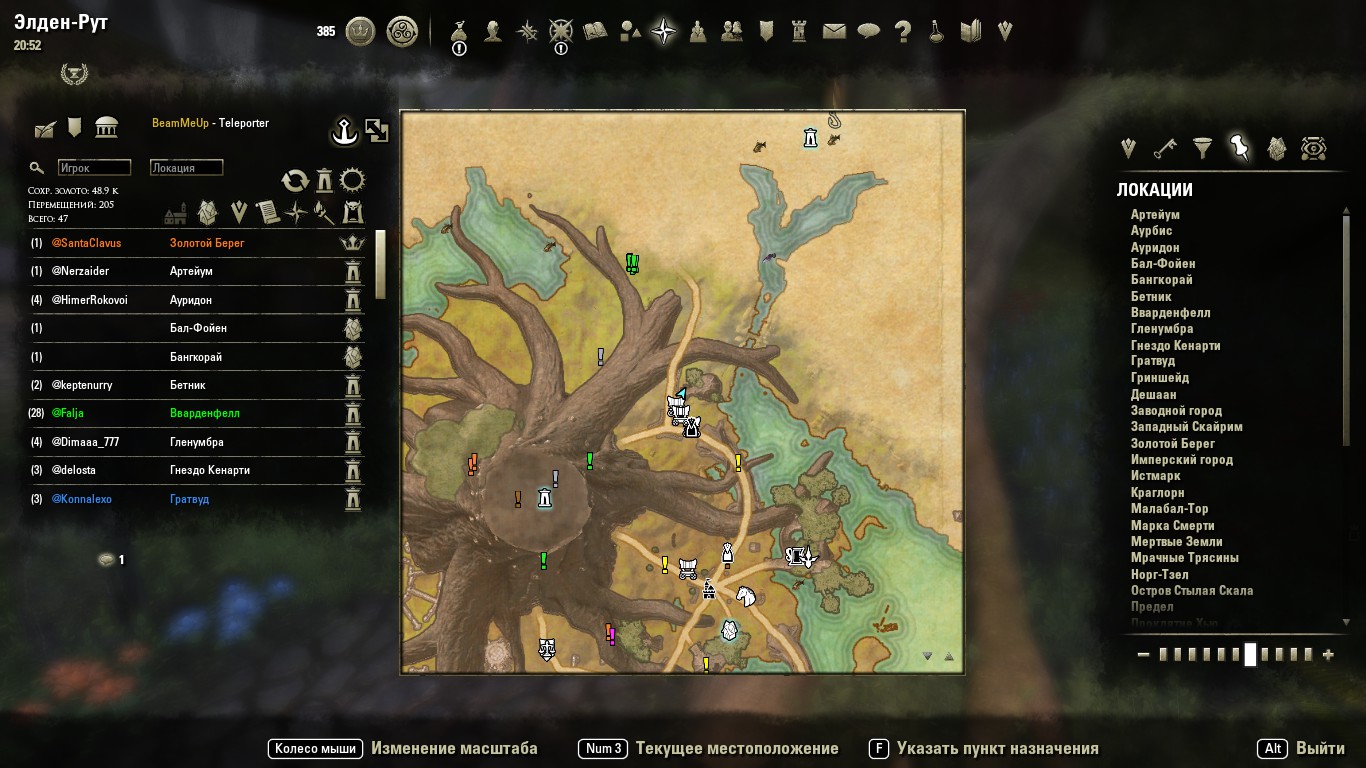Zoom out with the map minus button

tap(1144, 655)
